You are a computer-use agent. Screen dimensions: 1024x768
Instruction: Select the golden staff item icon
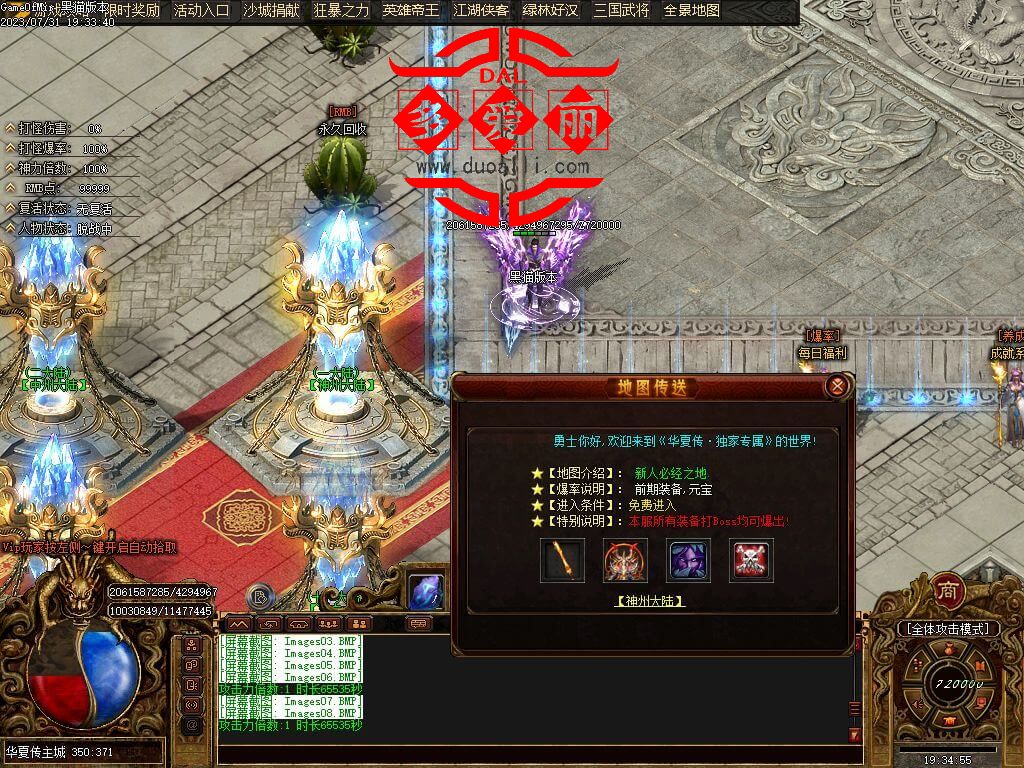click(562, 560)
